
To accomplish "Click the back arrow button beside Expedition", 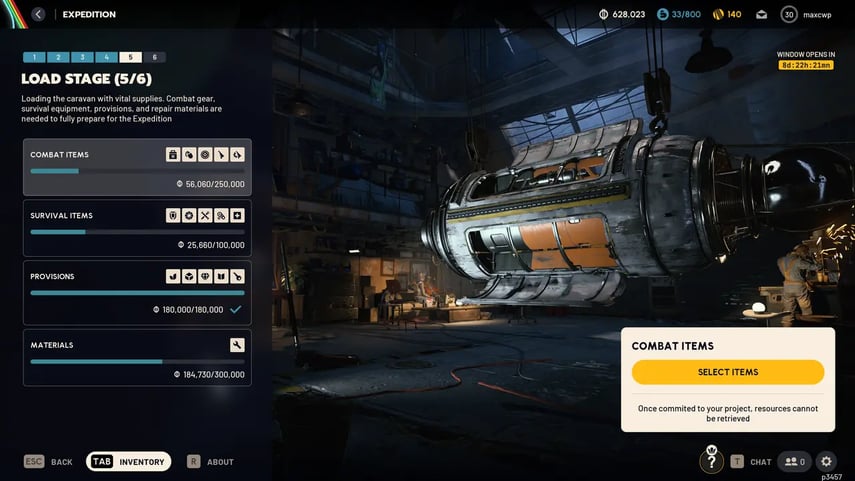I will [x=38, y=14].
